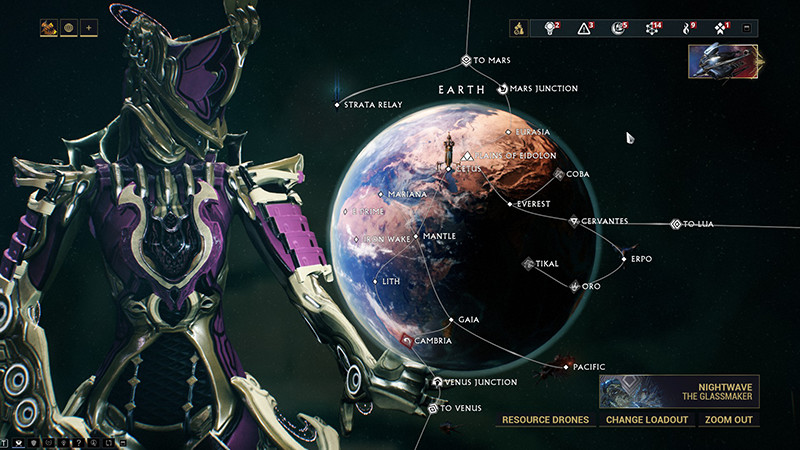Zoom out of the Earth star chart
The image size is (800, 450).
click(727, 419)
